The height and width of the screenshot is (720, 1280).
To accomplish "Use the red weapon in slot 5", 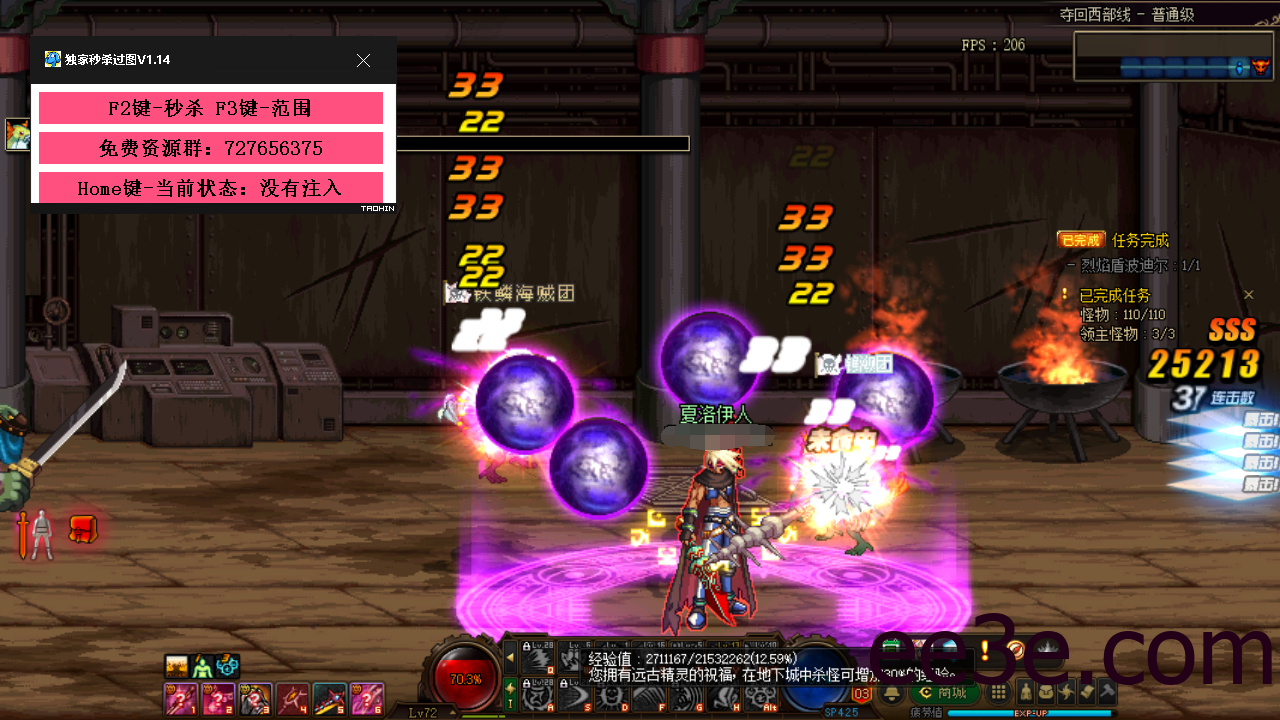I will point(329,697).
